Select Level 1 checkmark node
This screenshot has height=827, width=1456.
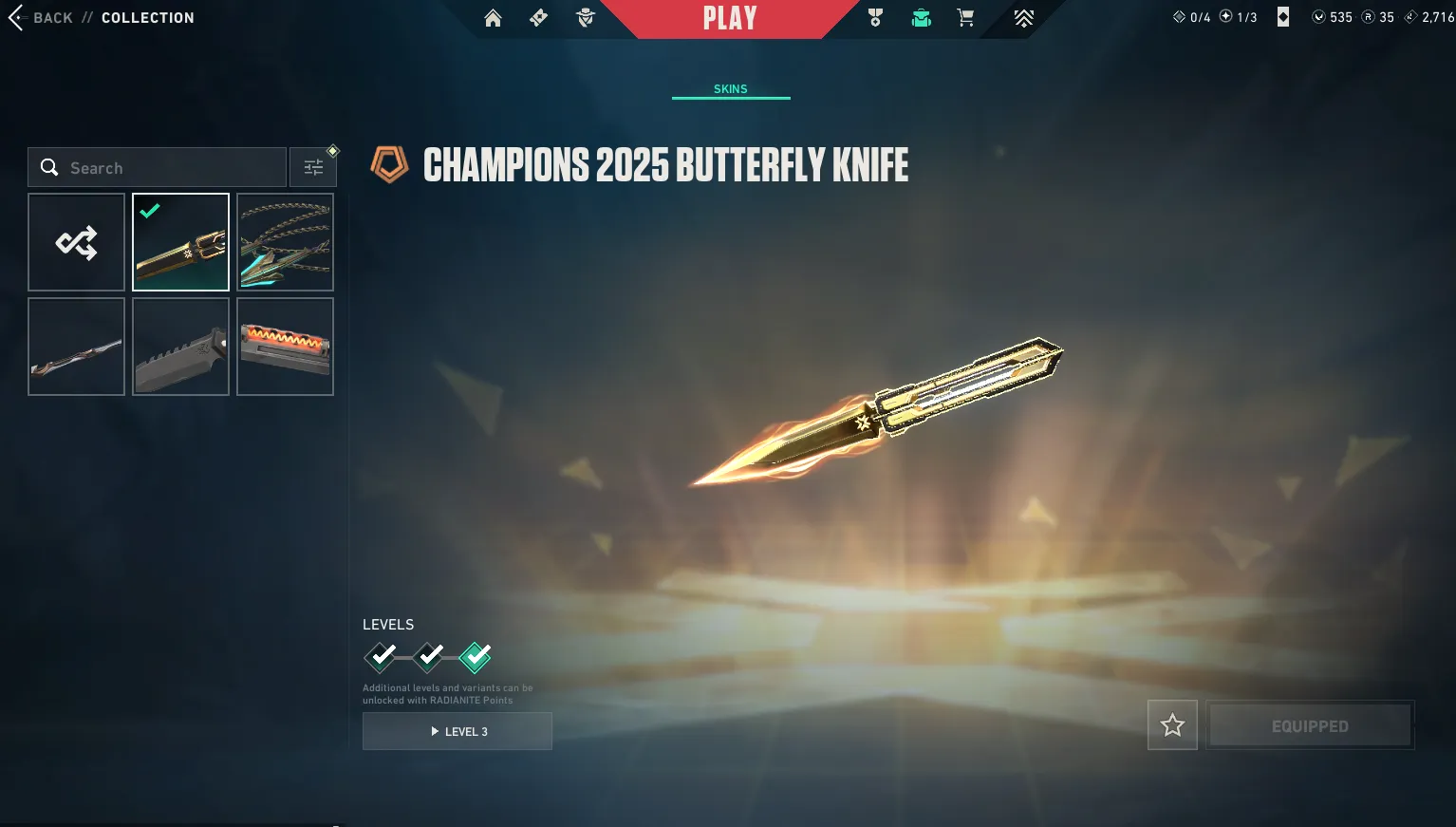tap(382, 656)
